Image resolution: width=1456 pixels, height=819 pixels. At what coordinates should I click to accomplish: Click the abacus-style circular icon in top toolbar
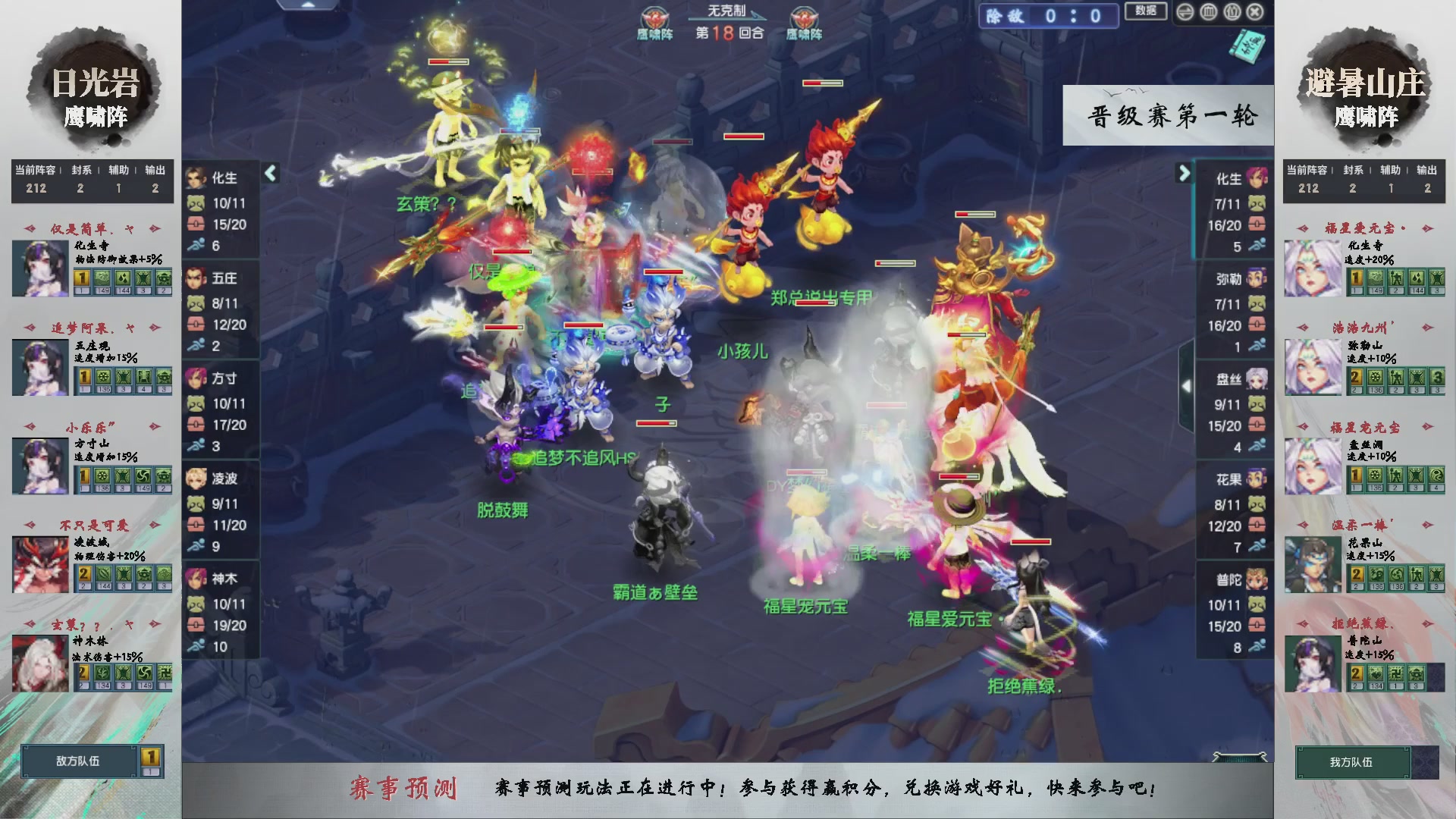[1209, 11]
